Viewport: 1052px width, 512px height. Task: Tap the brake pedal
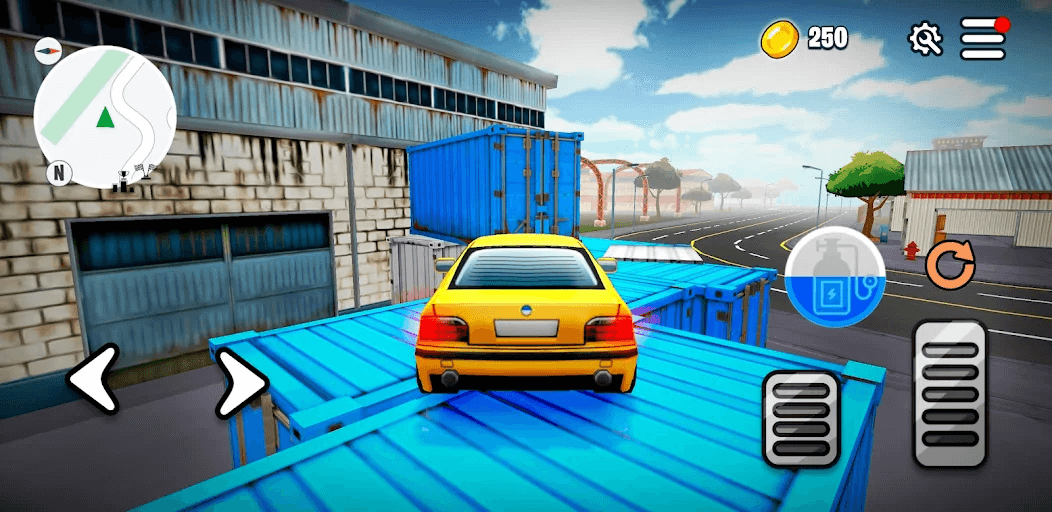click(x=801, y=419)
